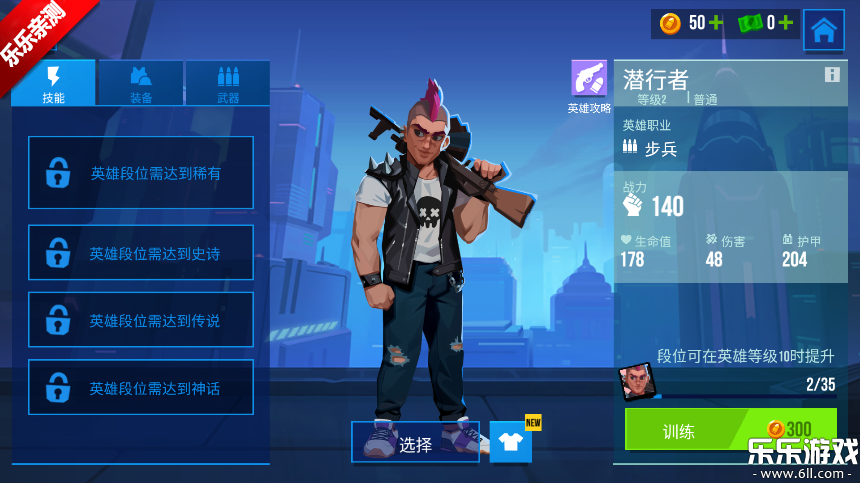
Task: Click the locked 神话 rank skill slot
Action: 141,387
